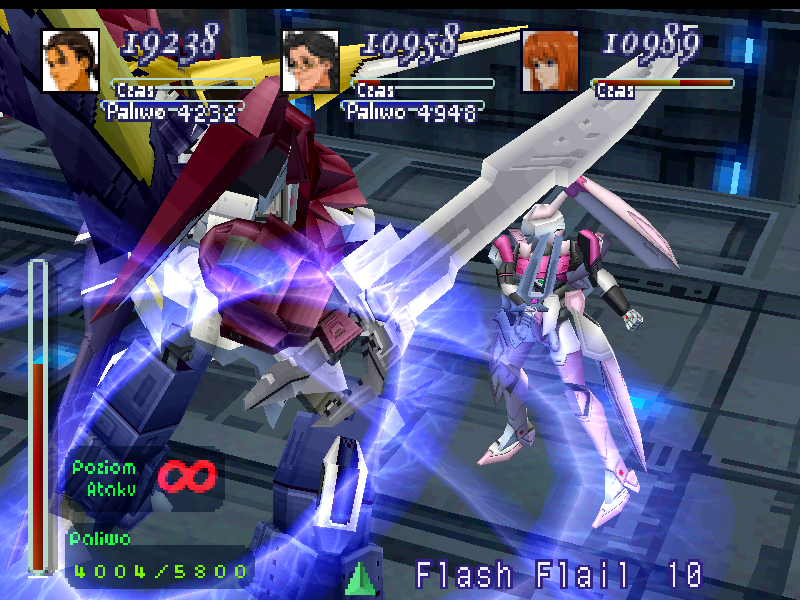Choose the glasses-wearing man's portrait
This screenshot has width=800, height=600.
point(310,61)
